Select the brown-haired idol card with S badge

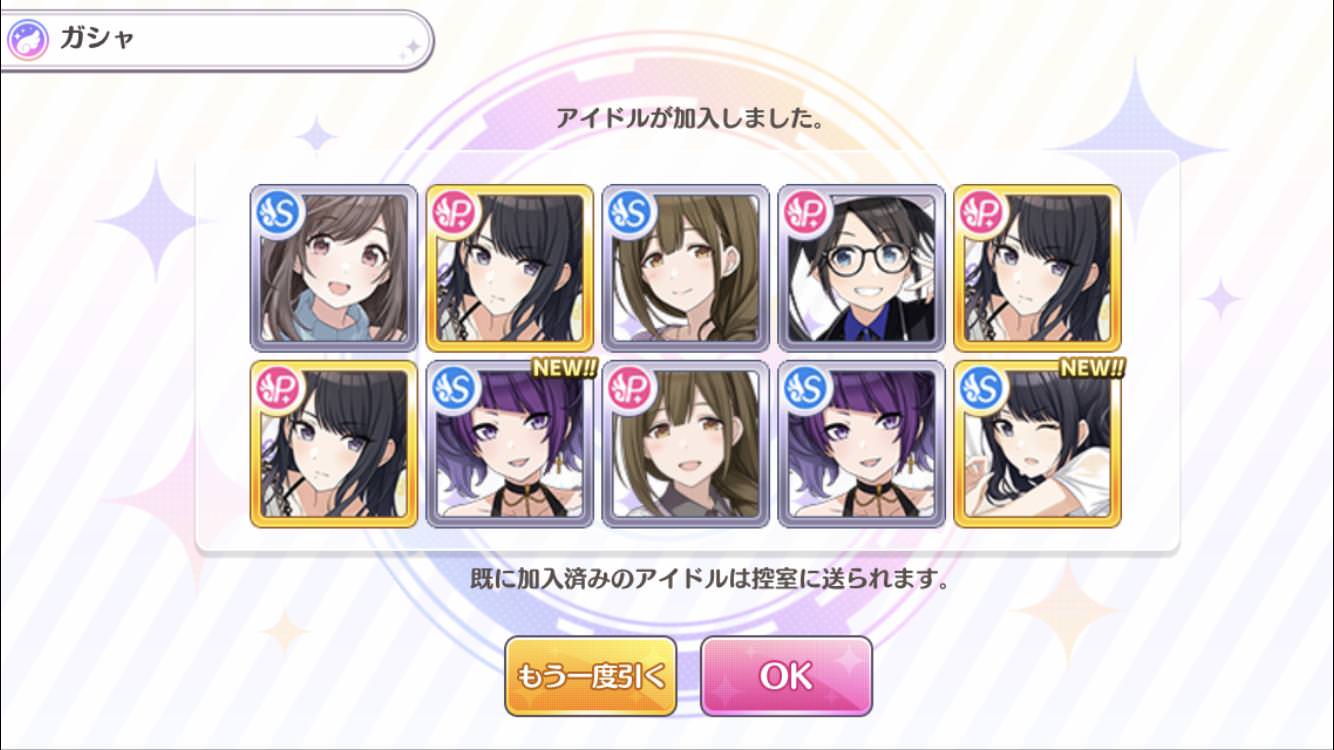coord(686,268)
